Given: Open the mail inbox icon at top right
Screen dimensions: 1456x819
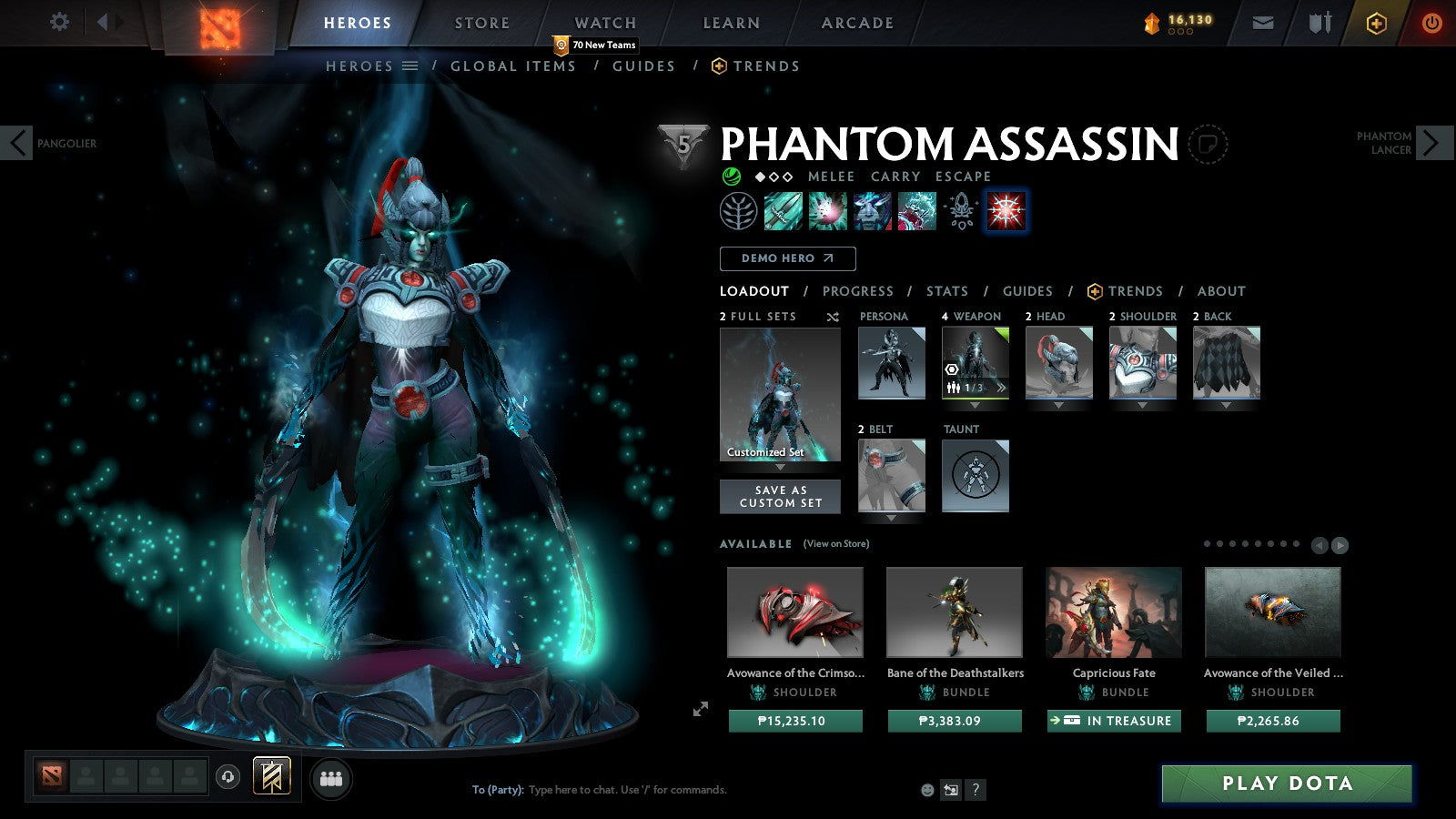Looking at the screenshot, I should [1262, 22].
